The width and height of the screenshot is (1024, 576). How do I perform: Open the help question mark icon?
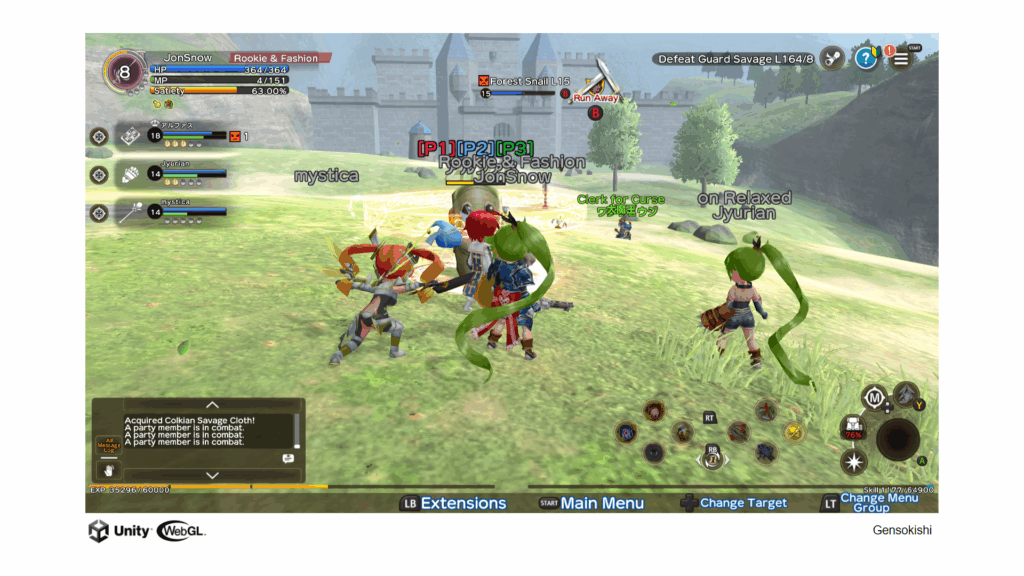pos(866,59)
